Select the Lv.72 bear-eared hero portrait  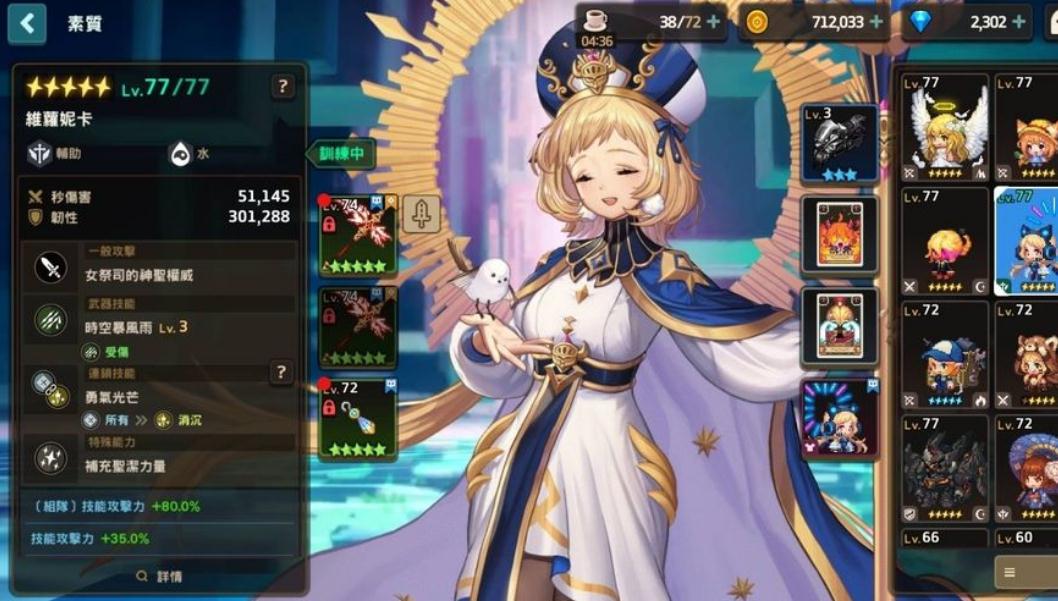1027,354
